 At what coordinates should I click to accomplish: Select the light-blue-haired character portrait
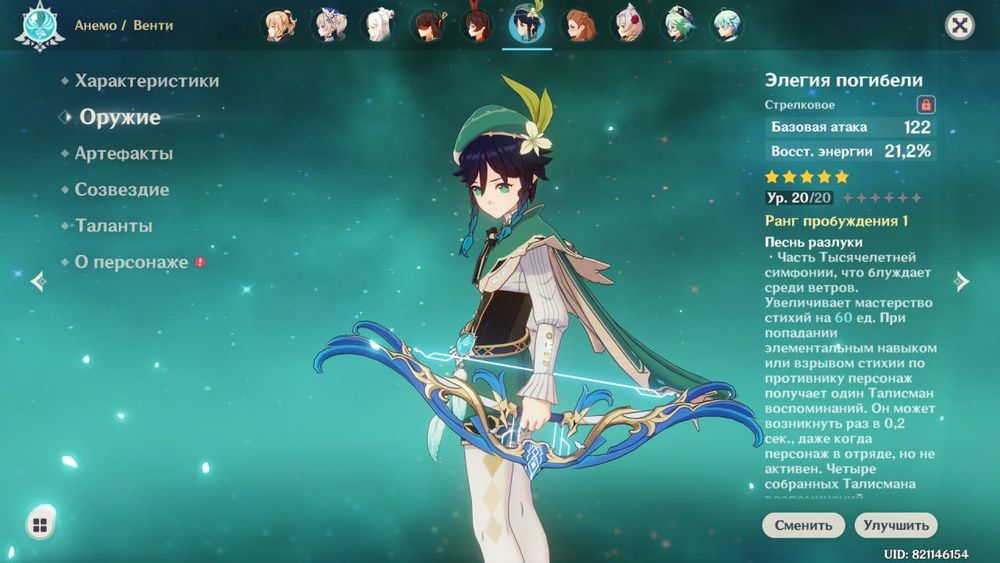726,24
